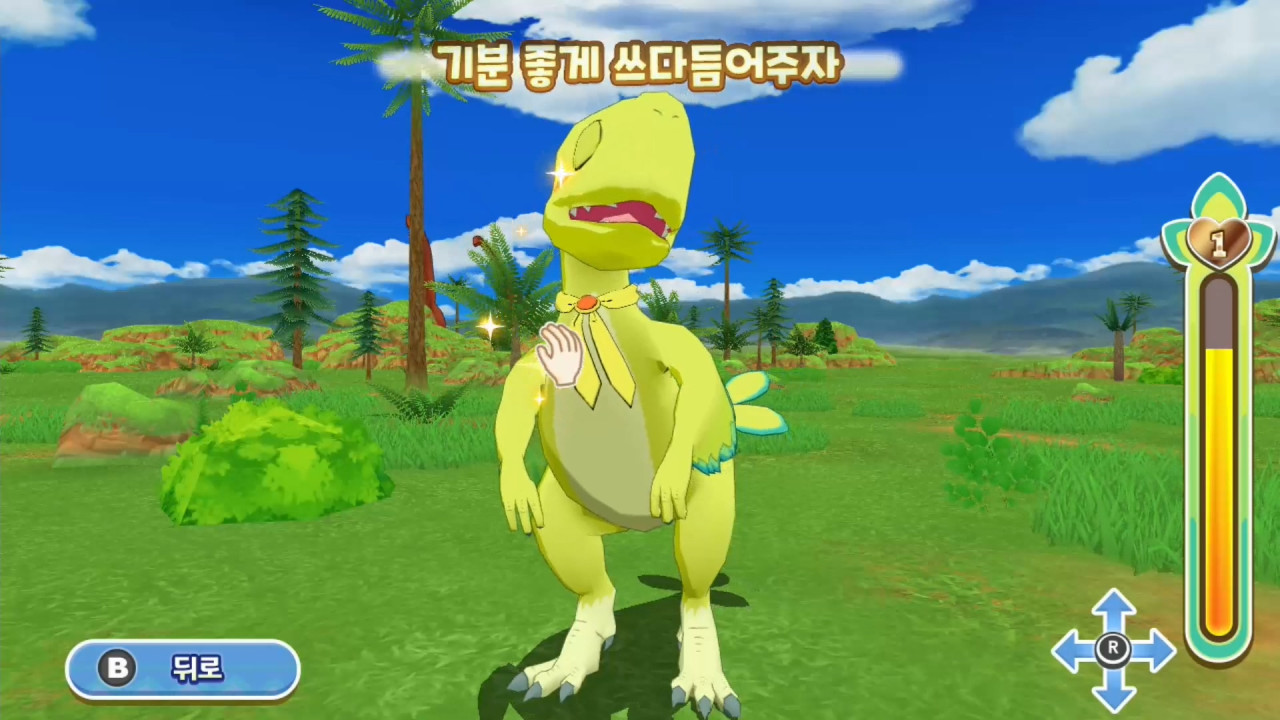Select the 기분 좋게 쓰다듬어주자 title banner
This screenshot has height=720, width=1280.
click(640, 63)
